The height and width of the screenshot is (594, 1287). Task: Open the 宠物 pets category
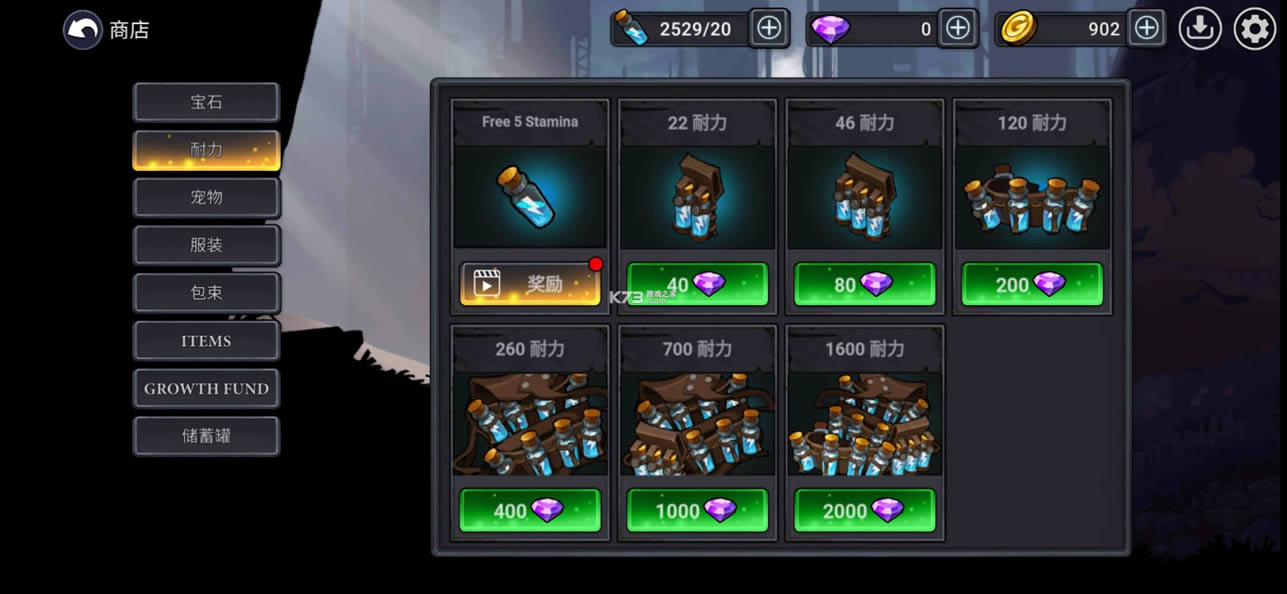[206, 197]
